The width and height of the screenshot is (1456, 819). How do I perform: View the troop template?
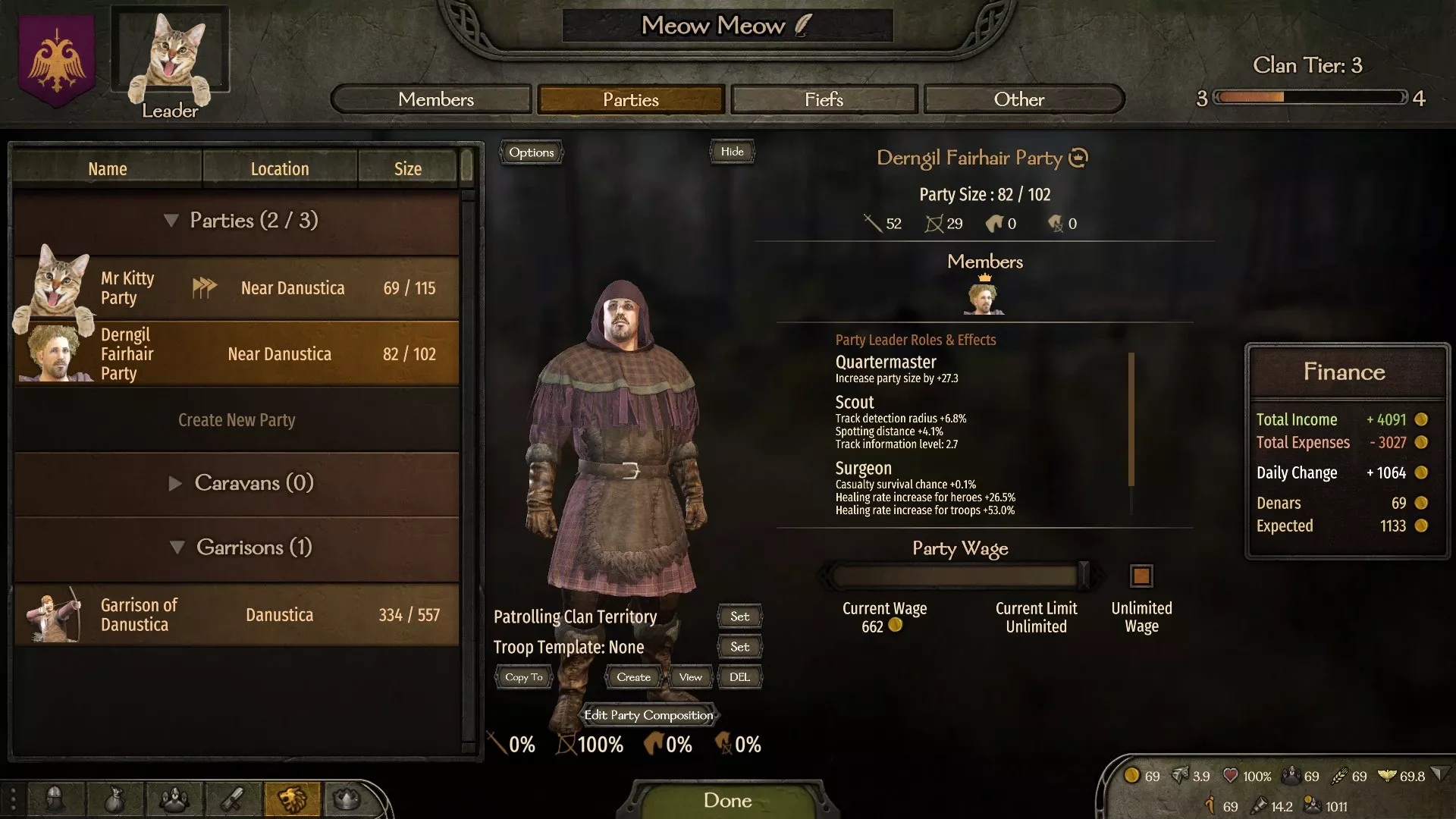pos(690,677)
